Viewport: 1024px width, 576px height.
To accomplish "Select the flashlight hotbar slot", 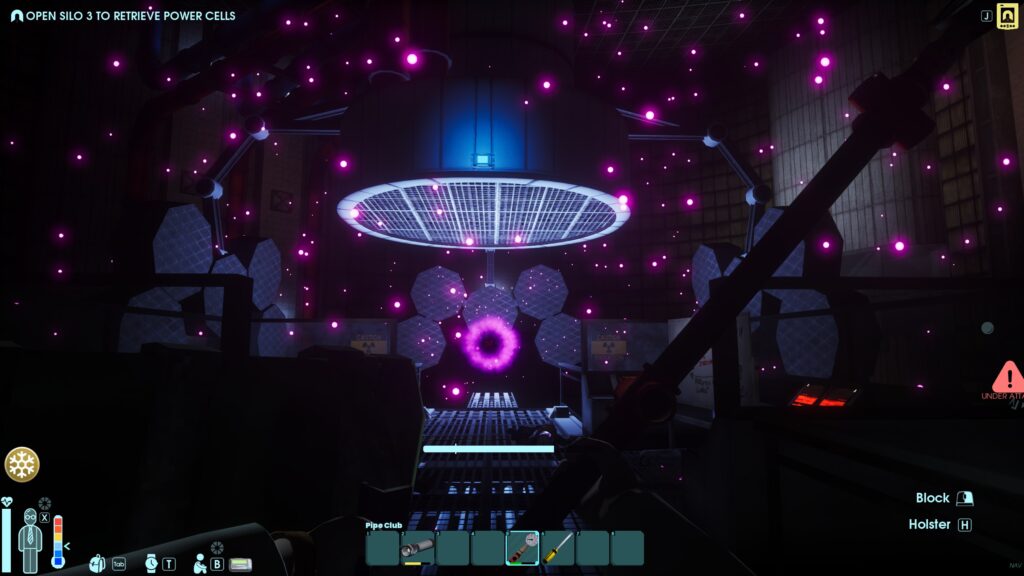I will [417, 548].
